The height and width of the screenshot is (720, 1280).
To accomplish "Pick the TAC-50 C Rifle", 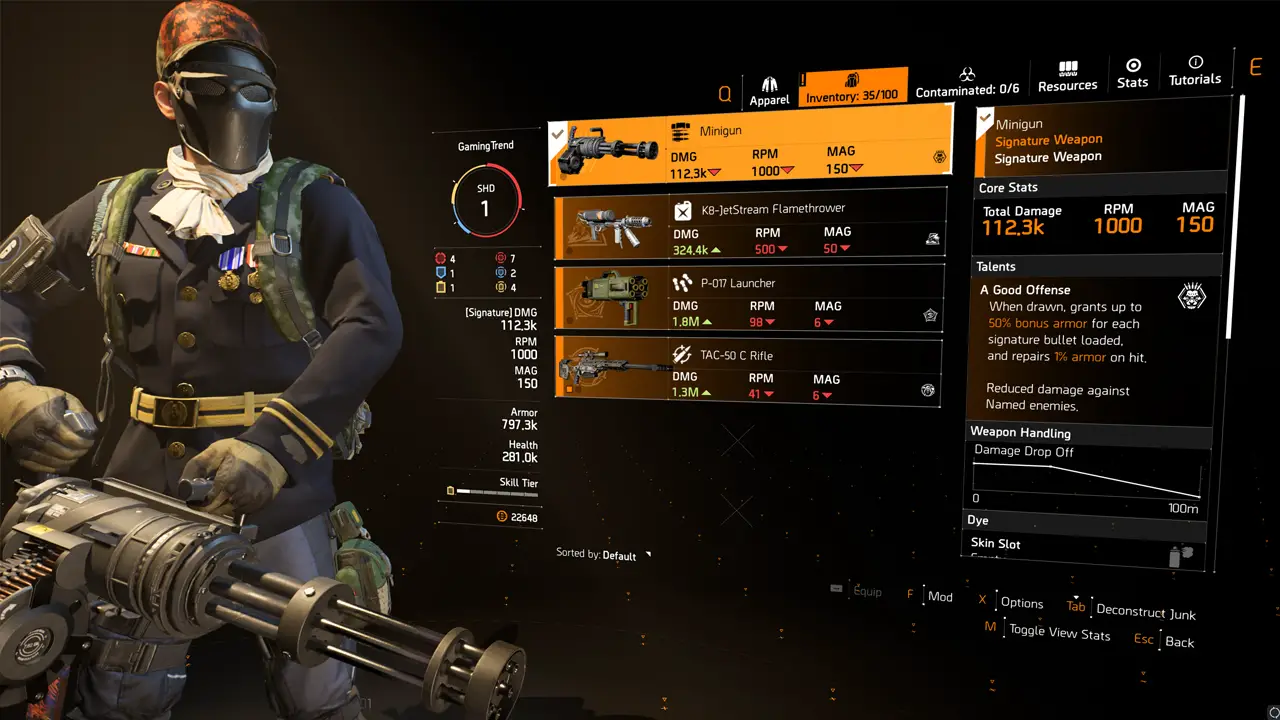I will point(748,372).
